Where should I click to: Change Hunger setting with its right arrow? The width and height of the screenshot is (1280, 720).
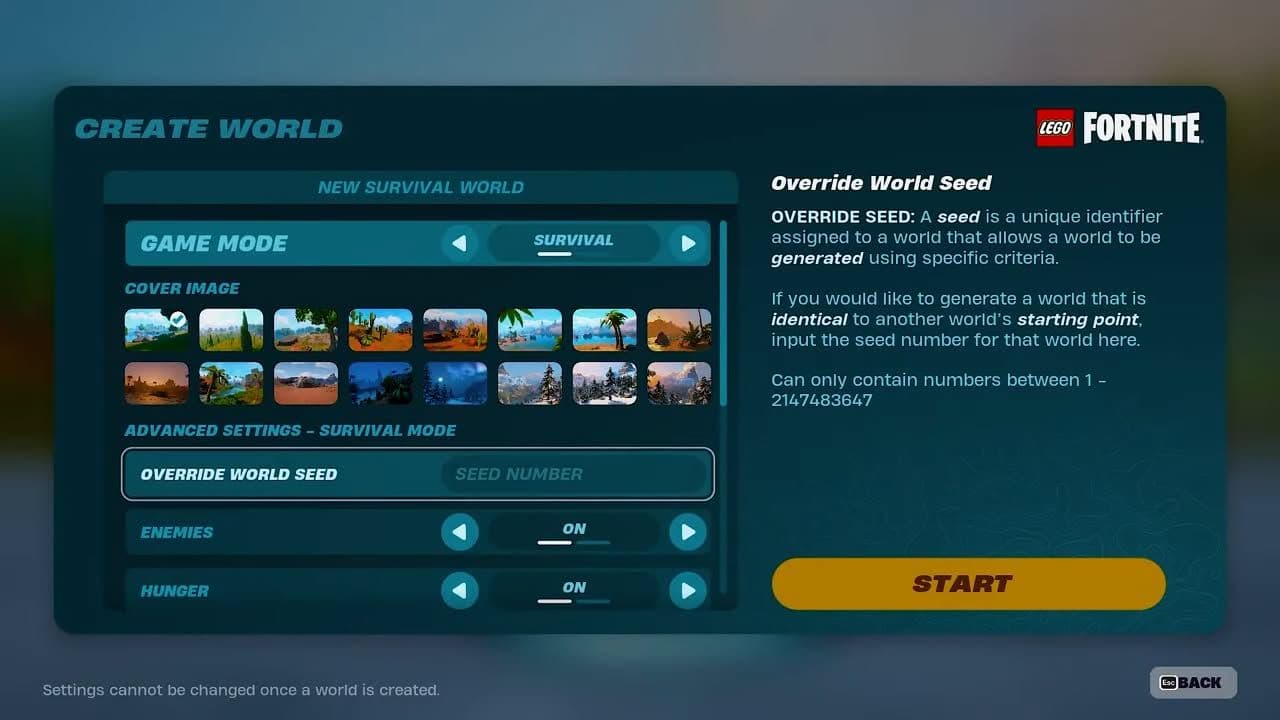coord(687,590)
